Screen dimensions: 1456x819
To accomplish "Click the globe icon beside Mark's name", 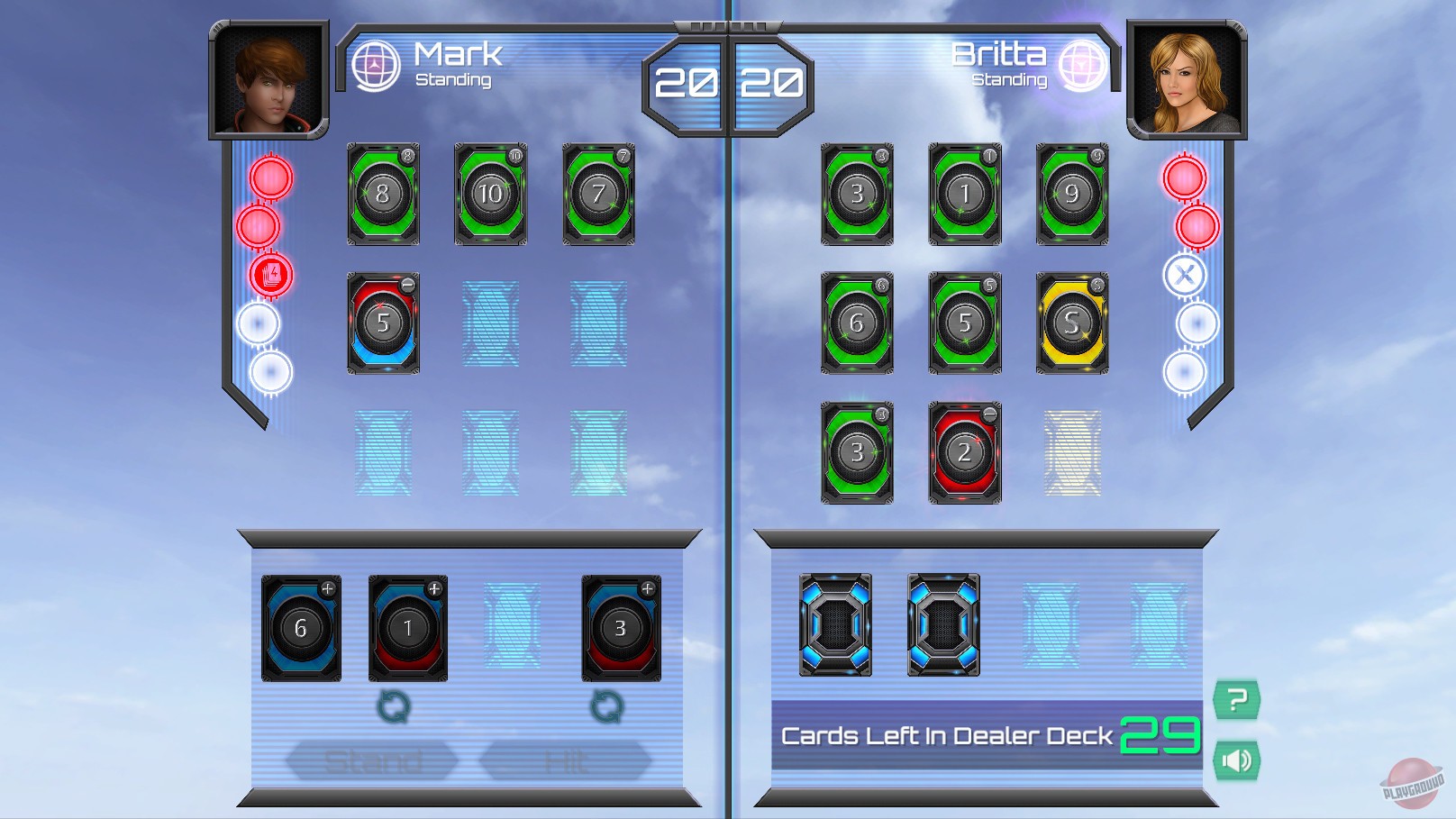I will click(378, 64).
